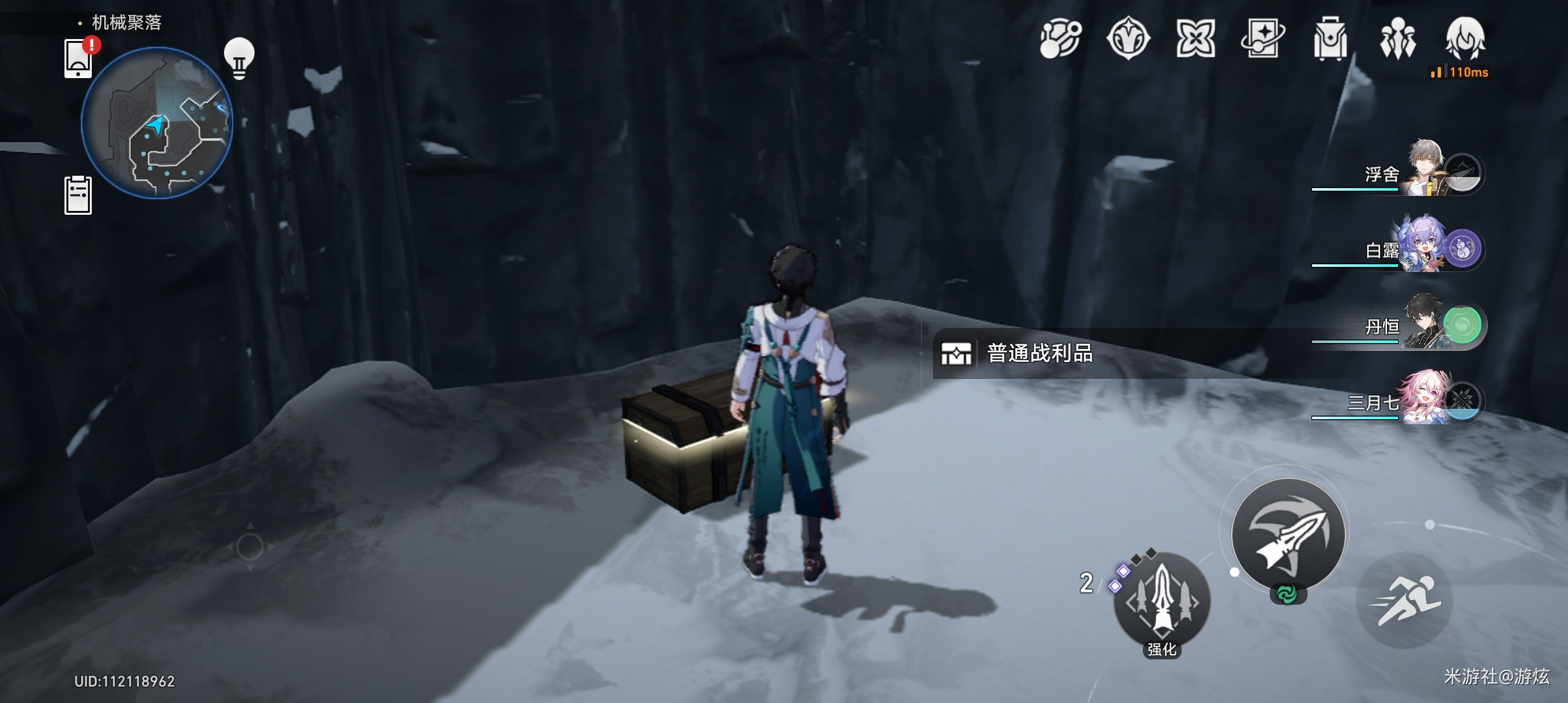The height and width of the screenshot is (703, 1568).
Task: Open the team lineup icon
Action: pyautogui.click(x=1397, y=39)
